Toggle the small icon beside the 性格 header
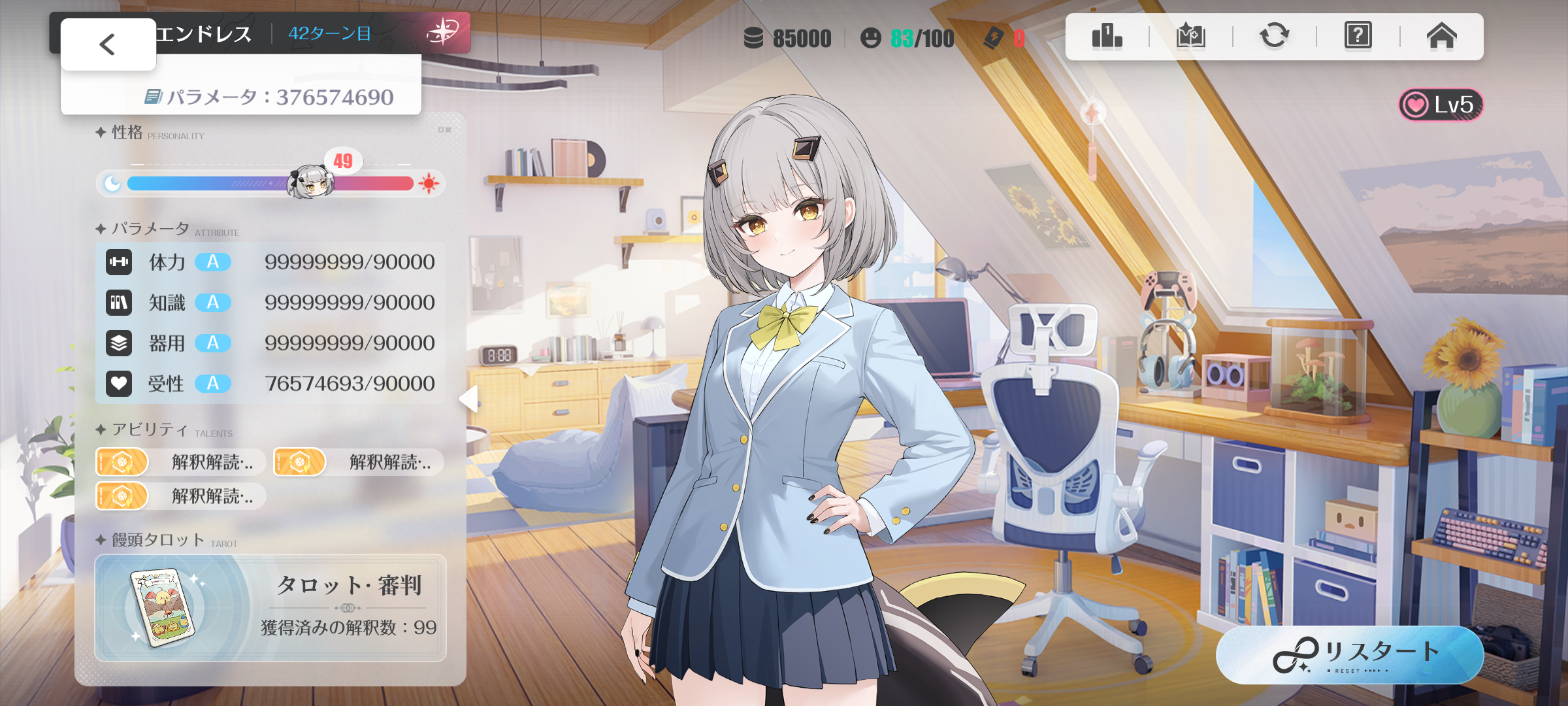1568x706 pixels. tap(444, 130)
